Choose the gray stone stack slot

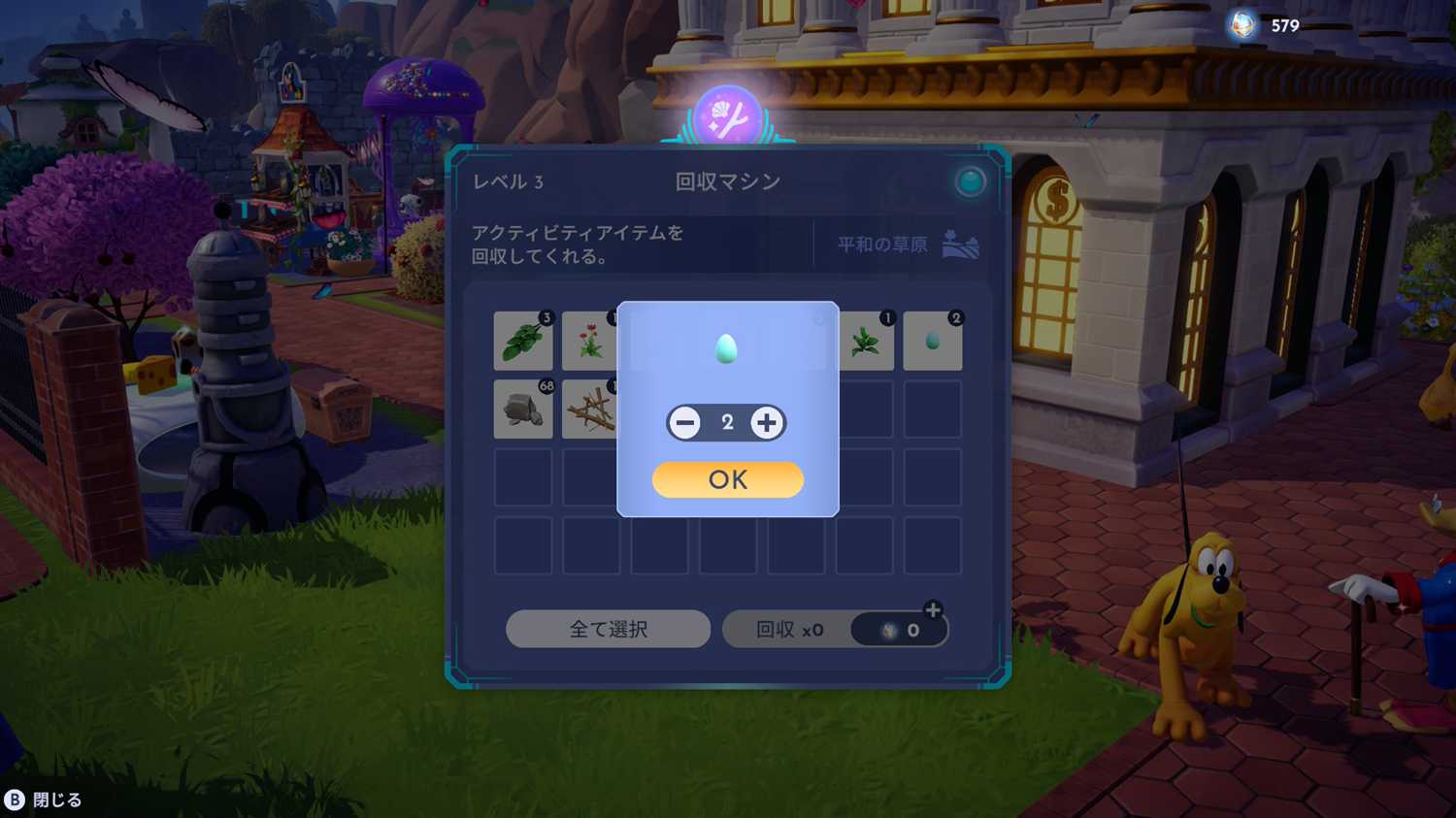(x=523, y=409)
